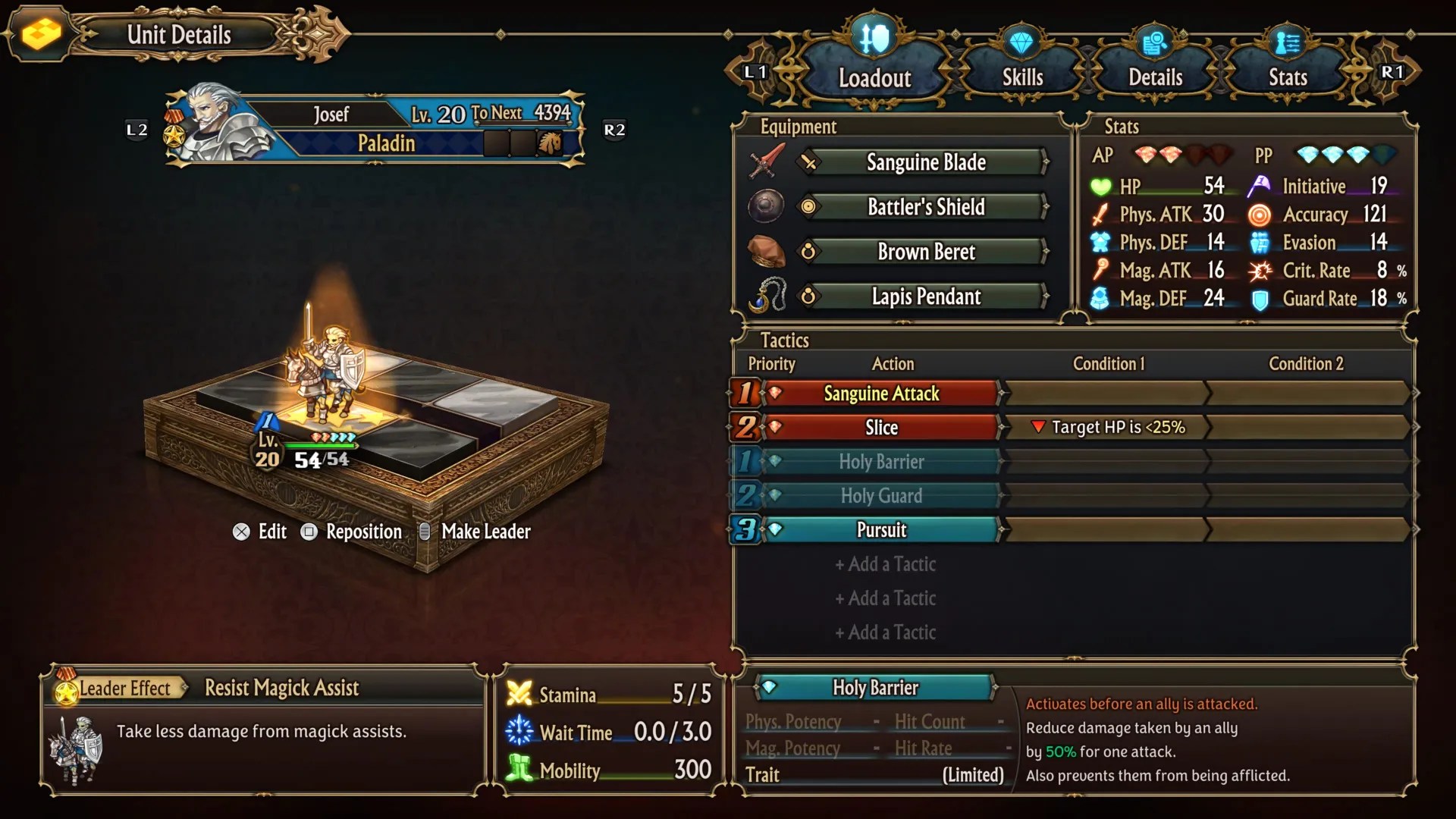Click the Stamina icon near bottom
Screen dimensions: 1456x819
click(x=519, y=694)
